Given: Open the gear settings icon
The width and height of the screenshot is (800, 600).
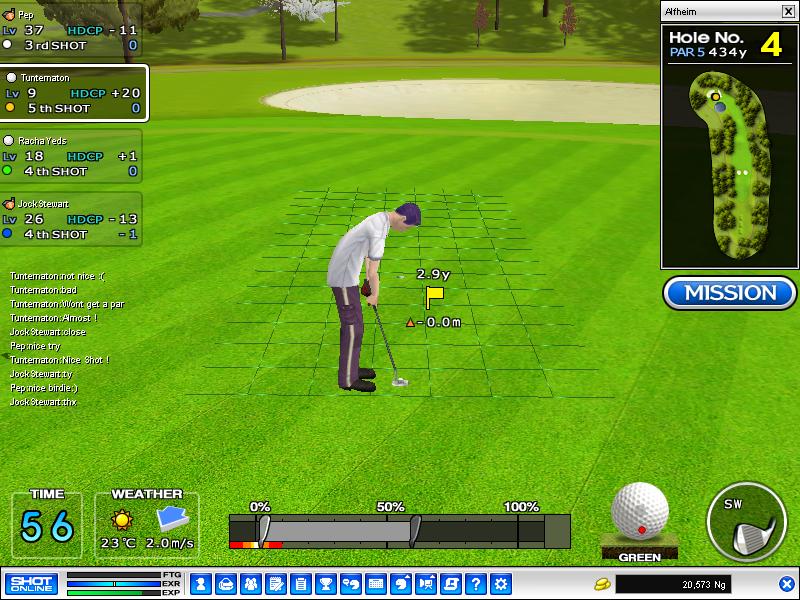Looking at the screenshot, I should (502, 583).
